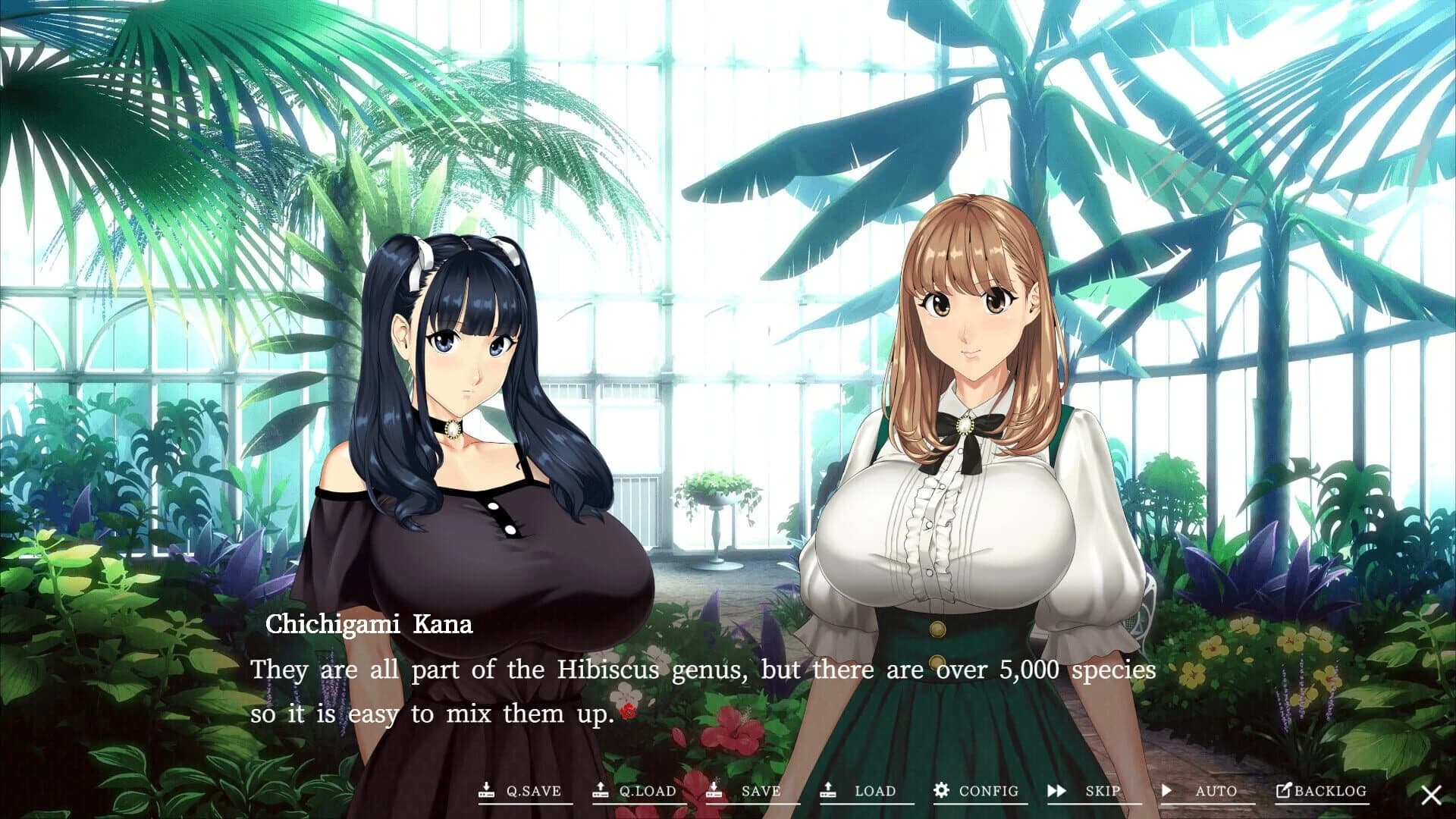Click the SAVE icon in the bottom bar
The width and height of the screenshot is (1456, 819).
(x=714, y=791)
